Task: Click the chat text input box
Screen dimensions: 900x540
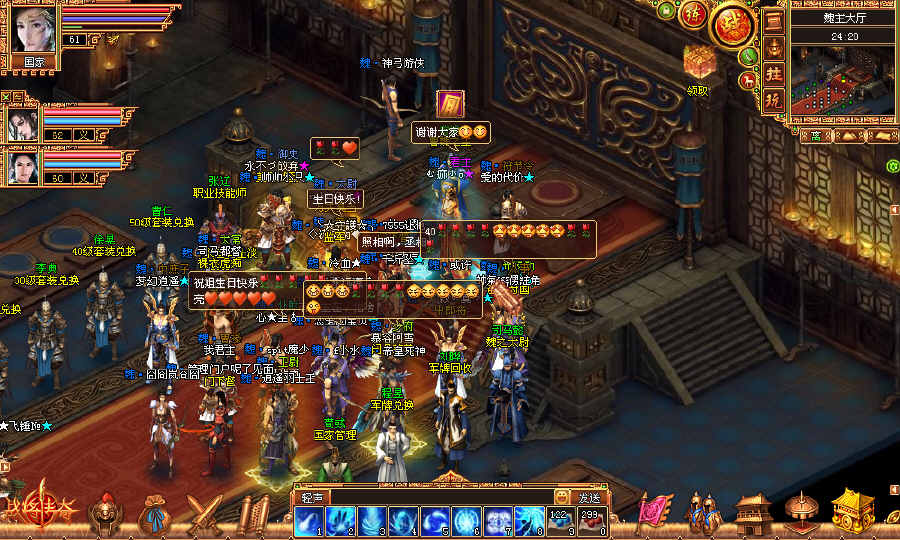Action: (440, 497)
